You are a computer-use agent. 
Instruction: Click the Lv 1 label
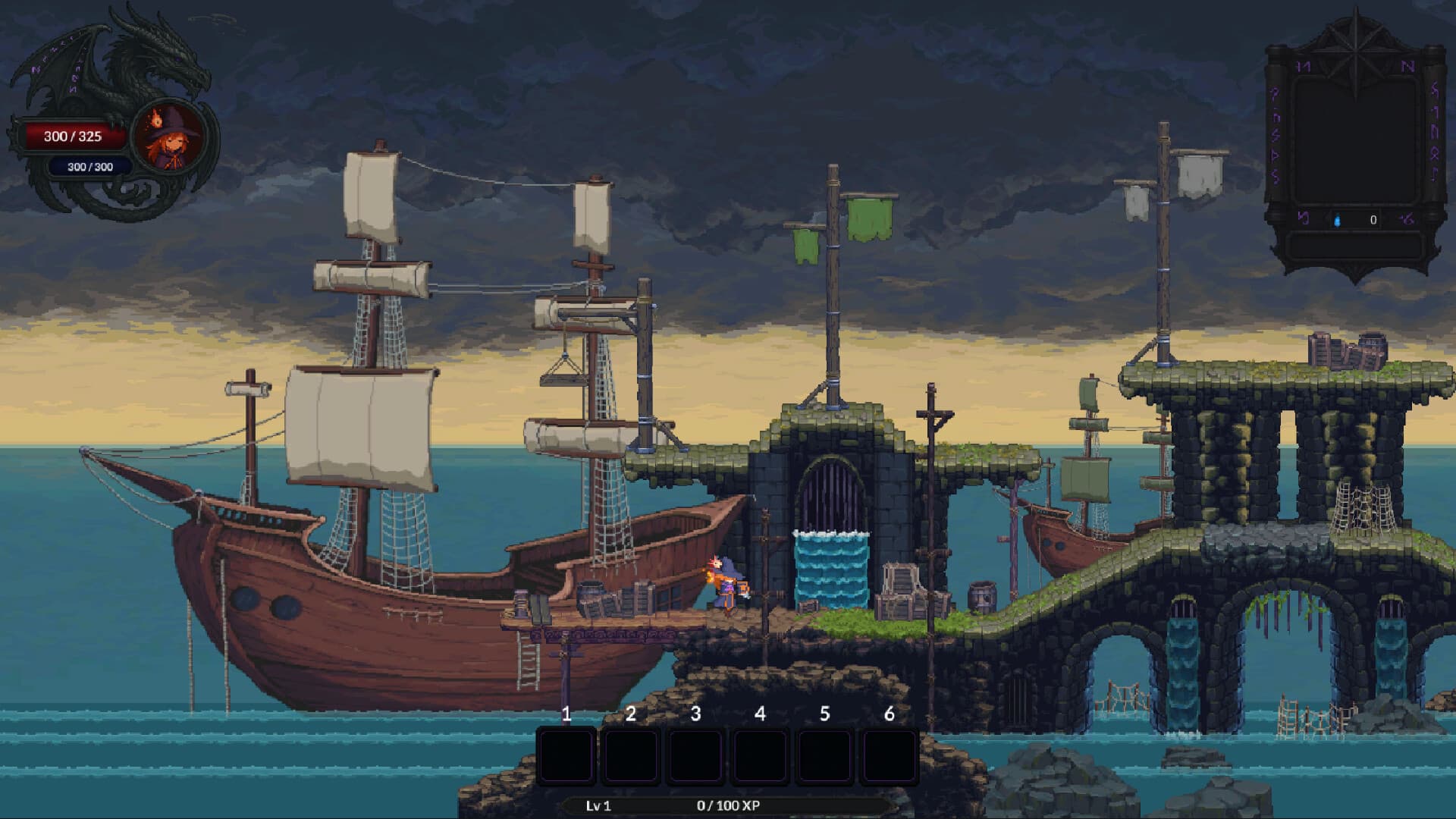click(x=598, y=807)
